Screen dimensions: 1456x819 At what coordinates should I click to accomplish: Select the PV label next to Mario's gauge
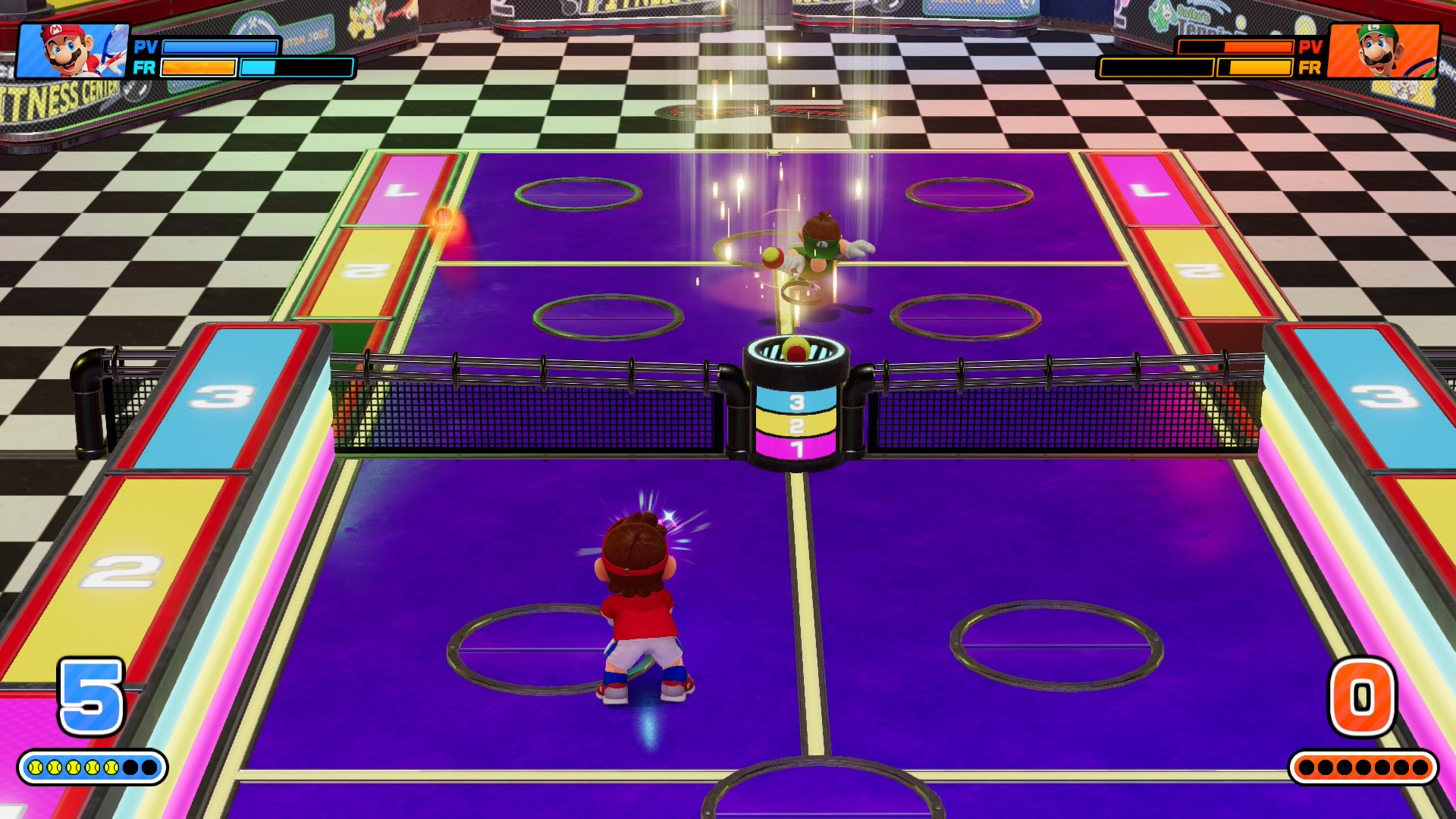[x=145, y=47]
